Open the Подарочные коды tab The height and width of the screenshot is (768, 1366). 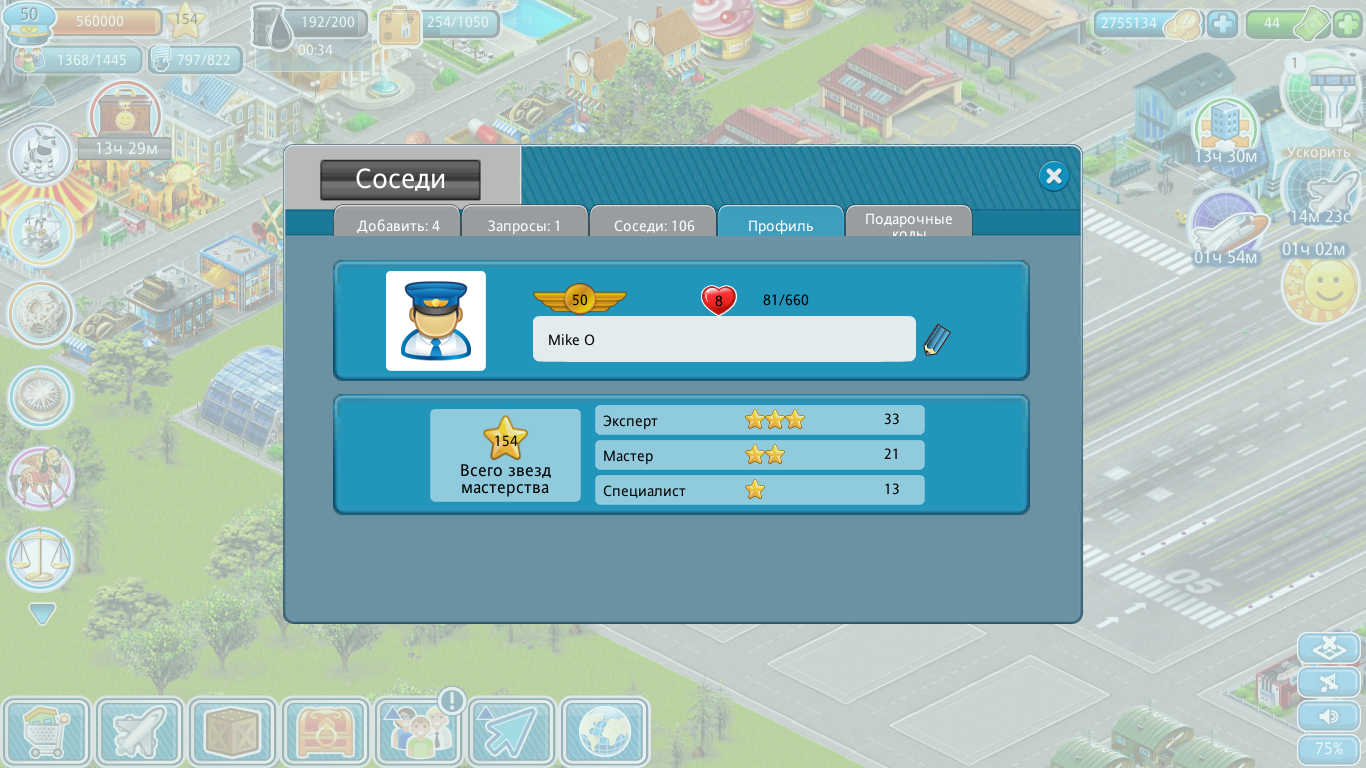[908, 223]
